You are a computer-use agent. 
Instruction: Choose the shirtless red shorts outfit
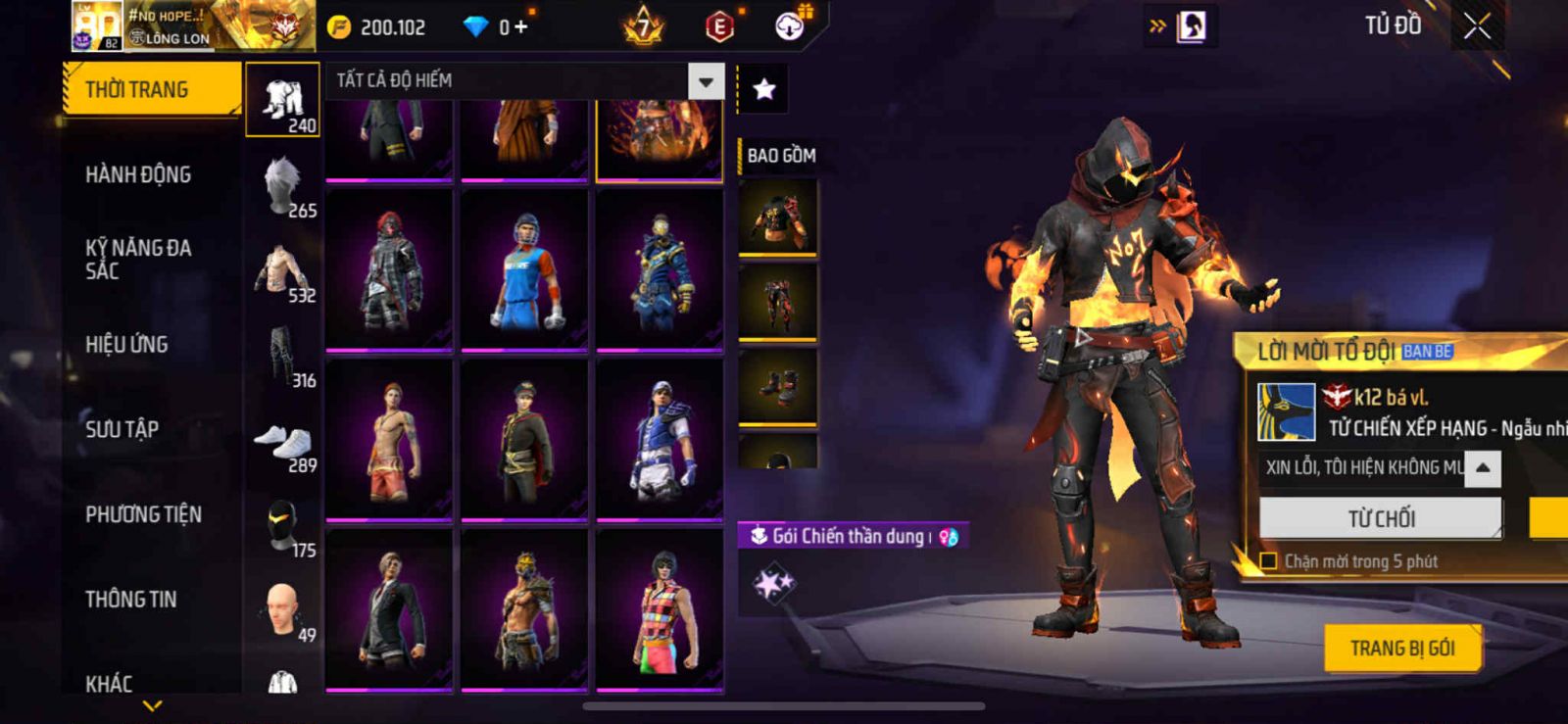[x=389, y=439]
